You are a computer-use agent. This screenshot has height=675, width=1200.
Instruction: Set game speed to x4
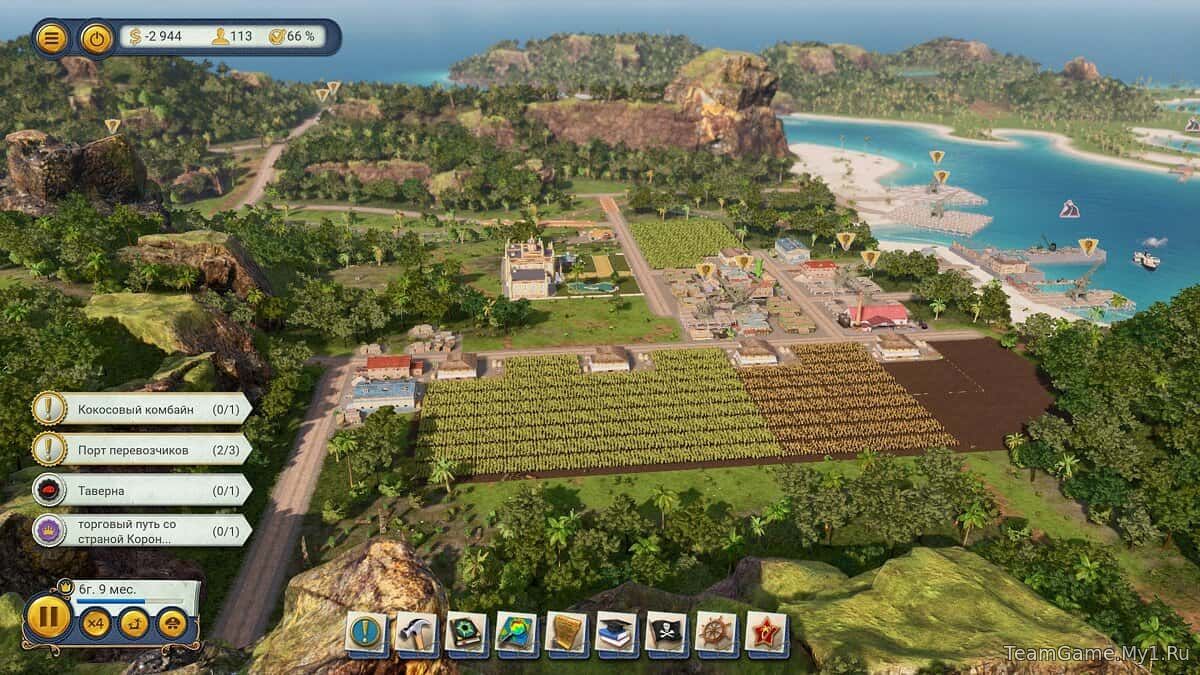96,623
